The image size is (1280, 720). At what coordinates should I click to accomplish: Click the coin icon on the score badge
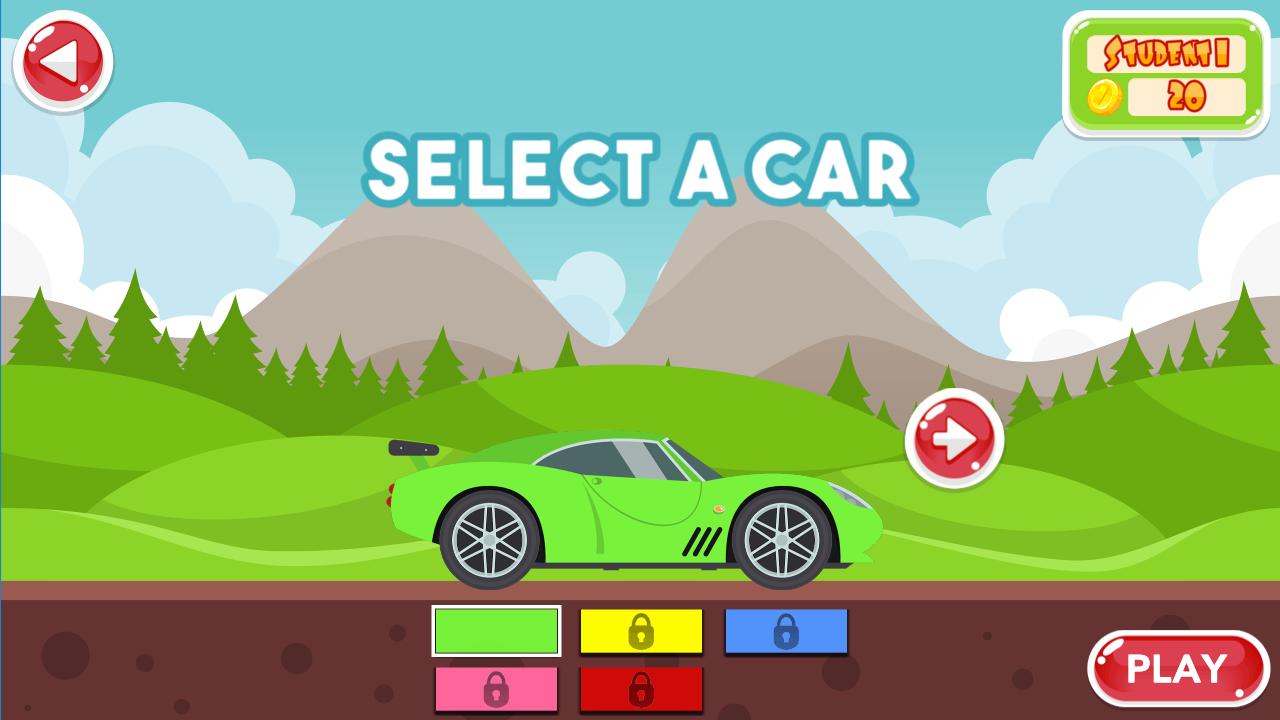tap(1103, 98)
